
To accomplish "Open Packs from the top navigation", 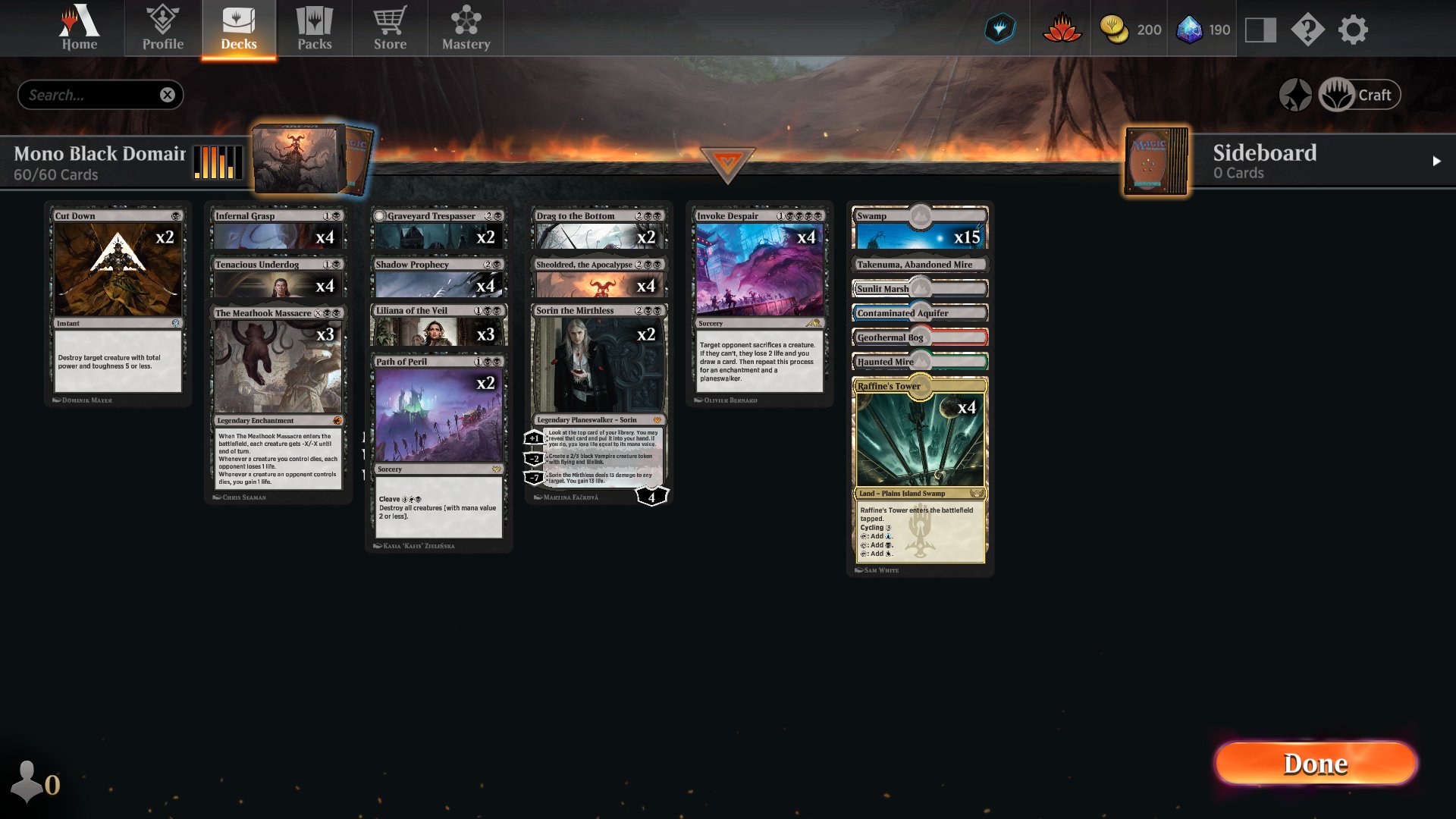I will coord(315,28).
